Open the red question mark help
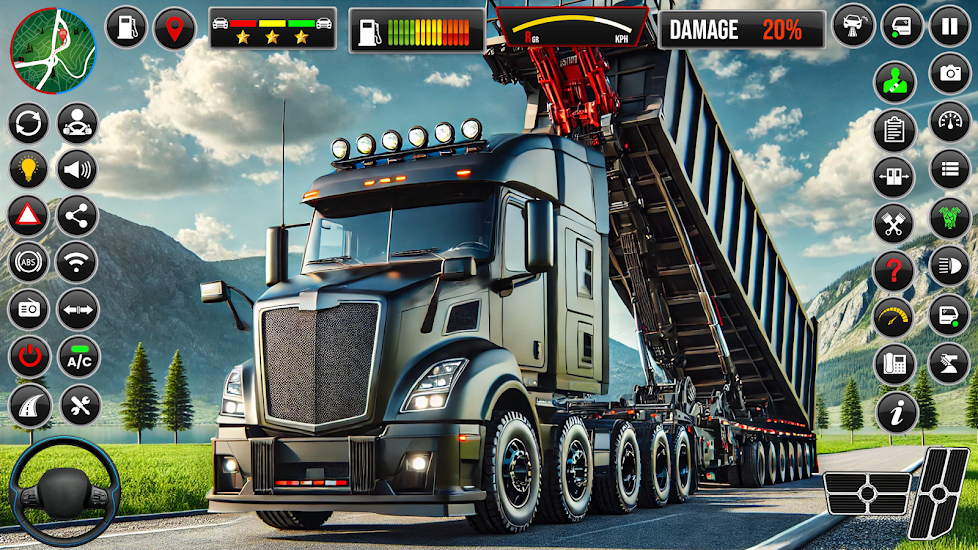978x550 pixels. point(894,271)
